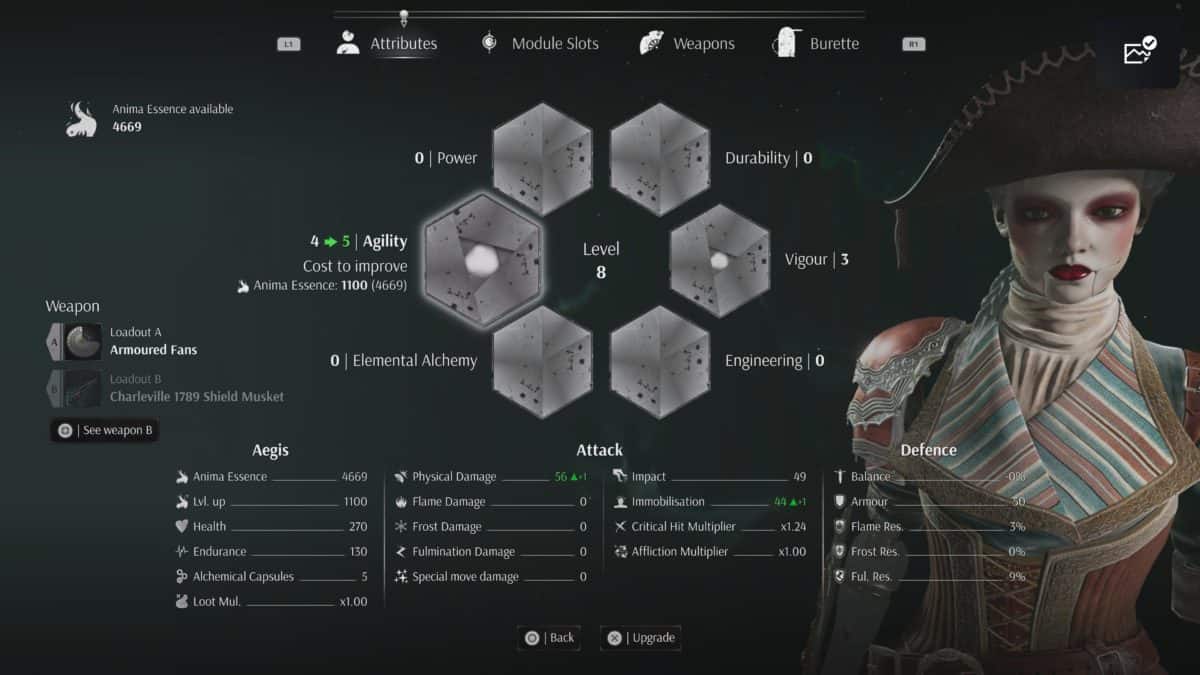The image size is (1200, 675).
Task: Choose the Durability attribute hexagon
Action: (x=660, y=158)
